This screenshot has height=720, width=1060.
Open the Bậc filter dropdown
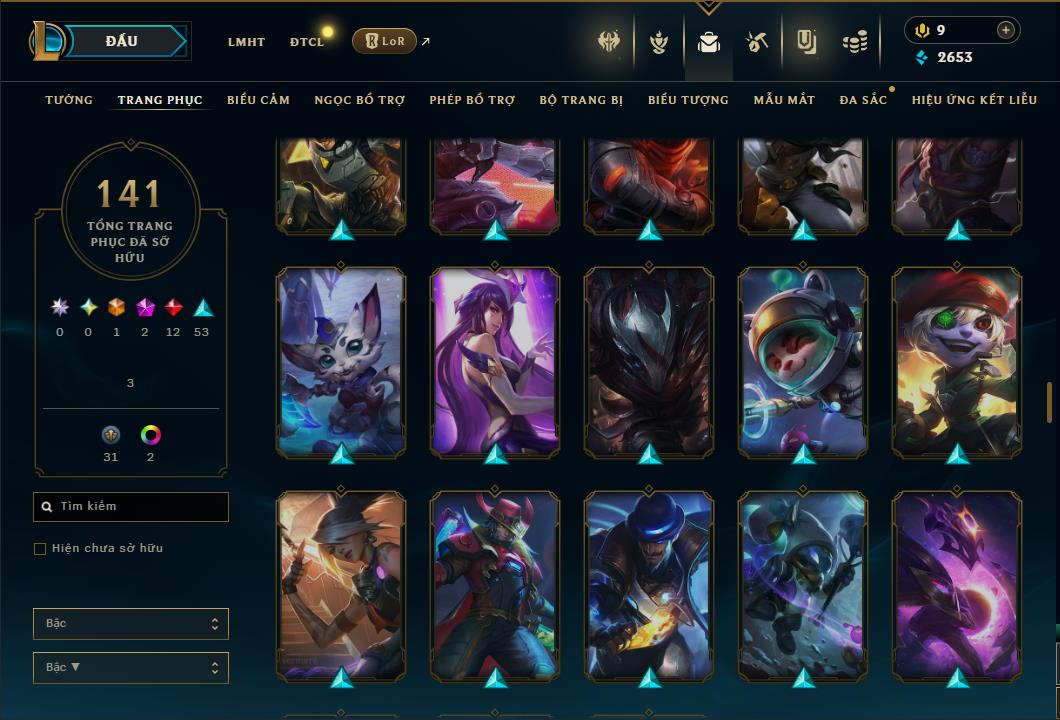pyautogui.click(x=131, y=624)
